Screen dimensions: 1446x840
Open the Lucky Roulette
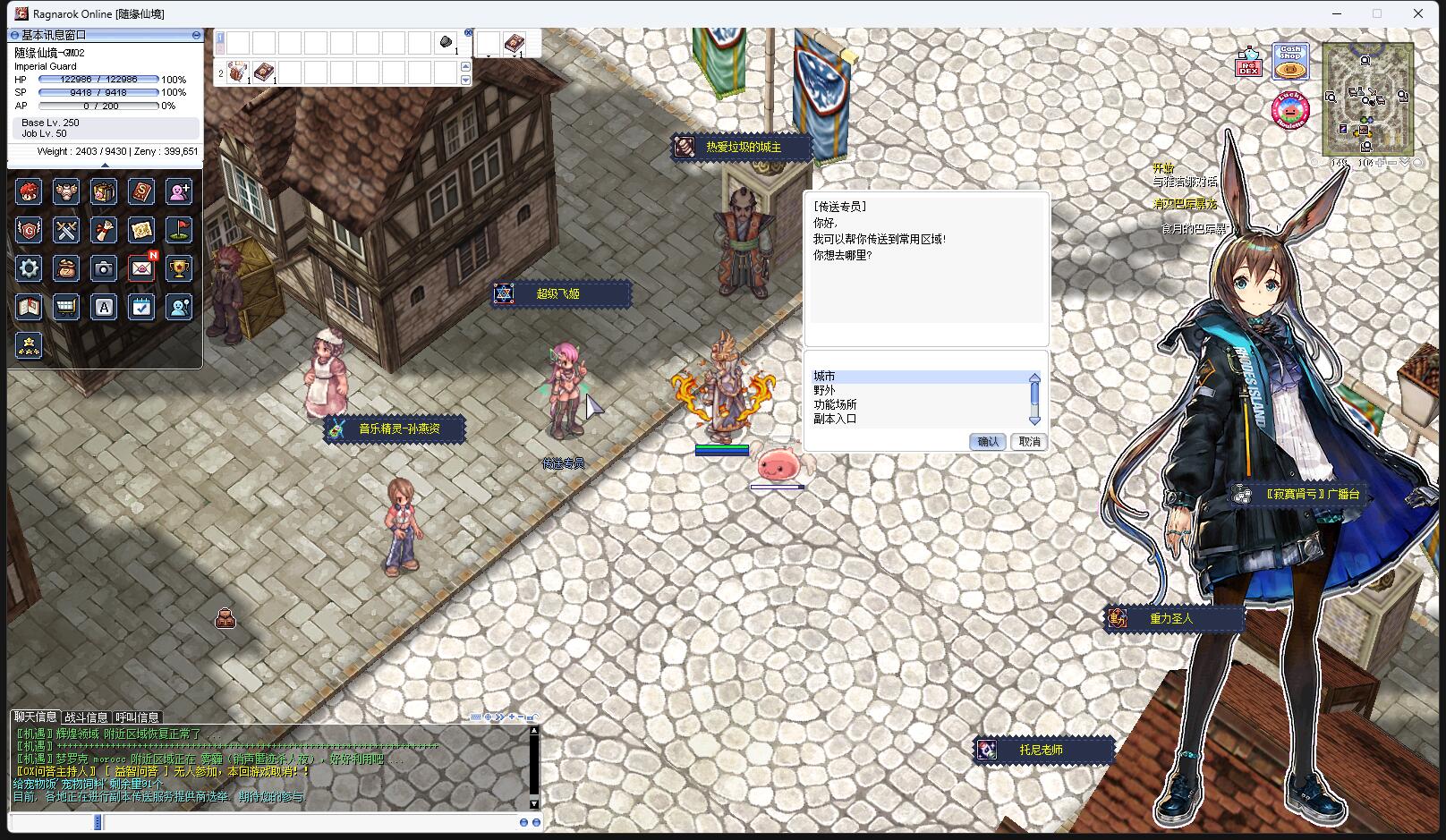point(1289,109)
